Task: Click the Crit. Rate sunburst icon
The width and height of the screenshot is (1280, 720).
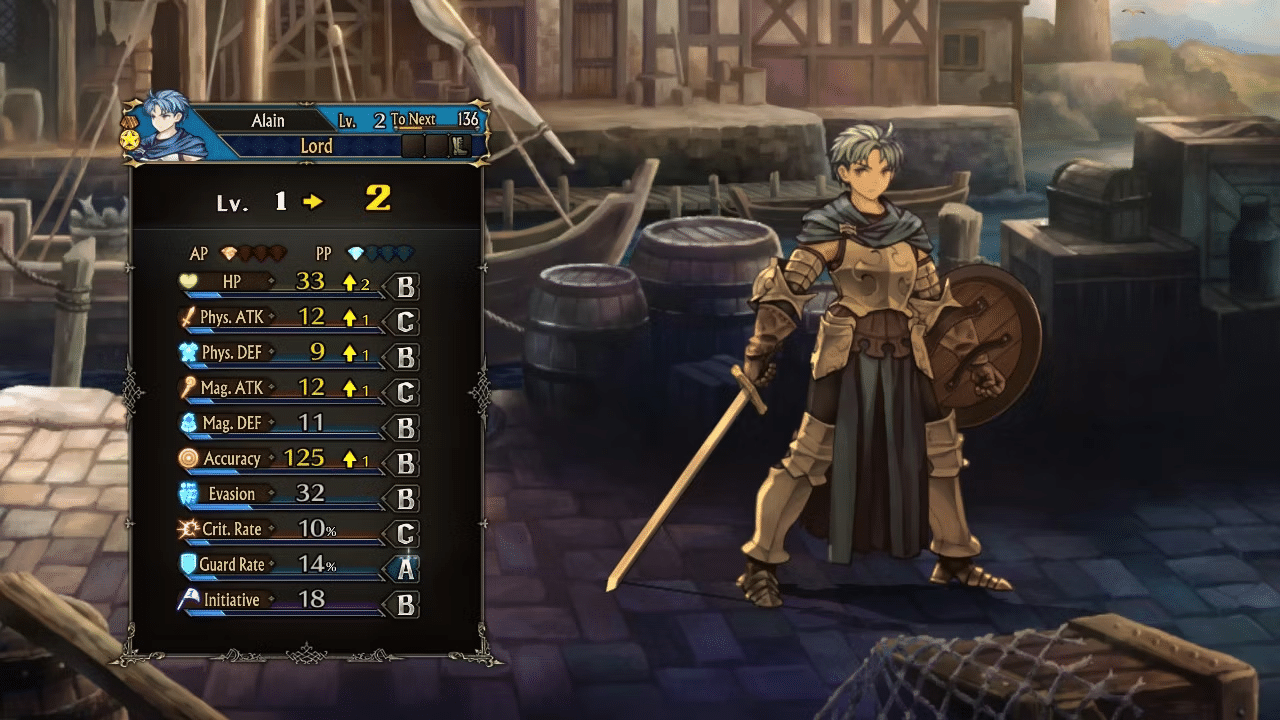Action: coord(187,529)
